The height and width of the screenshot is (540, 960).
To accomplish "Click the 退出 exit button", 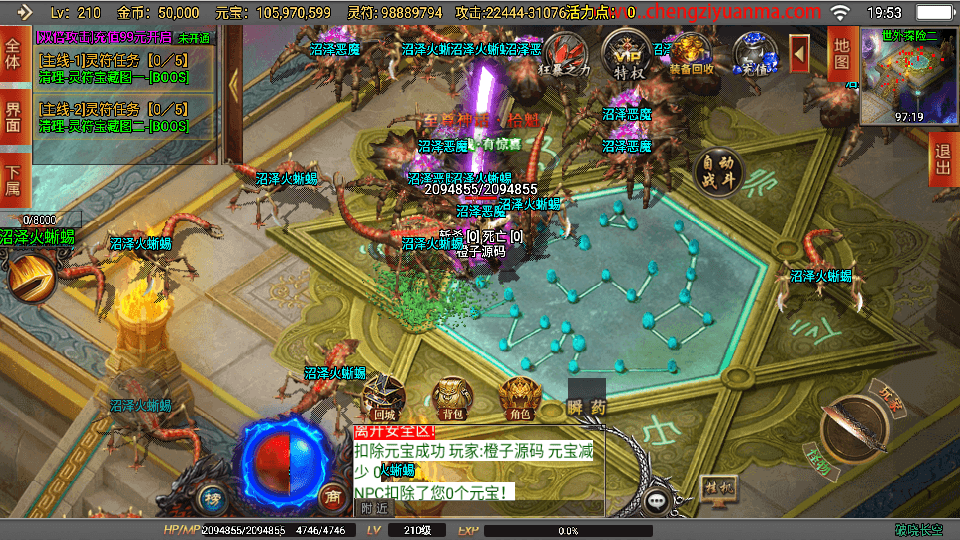I will (x=941, y=160).
